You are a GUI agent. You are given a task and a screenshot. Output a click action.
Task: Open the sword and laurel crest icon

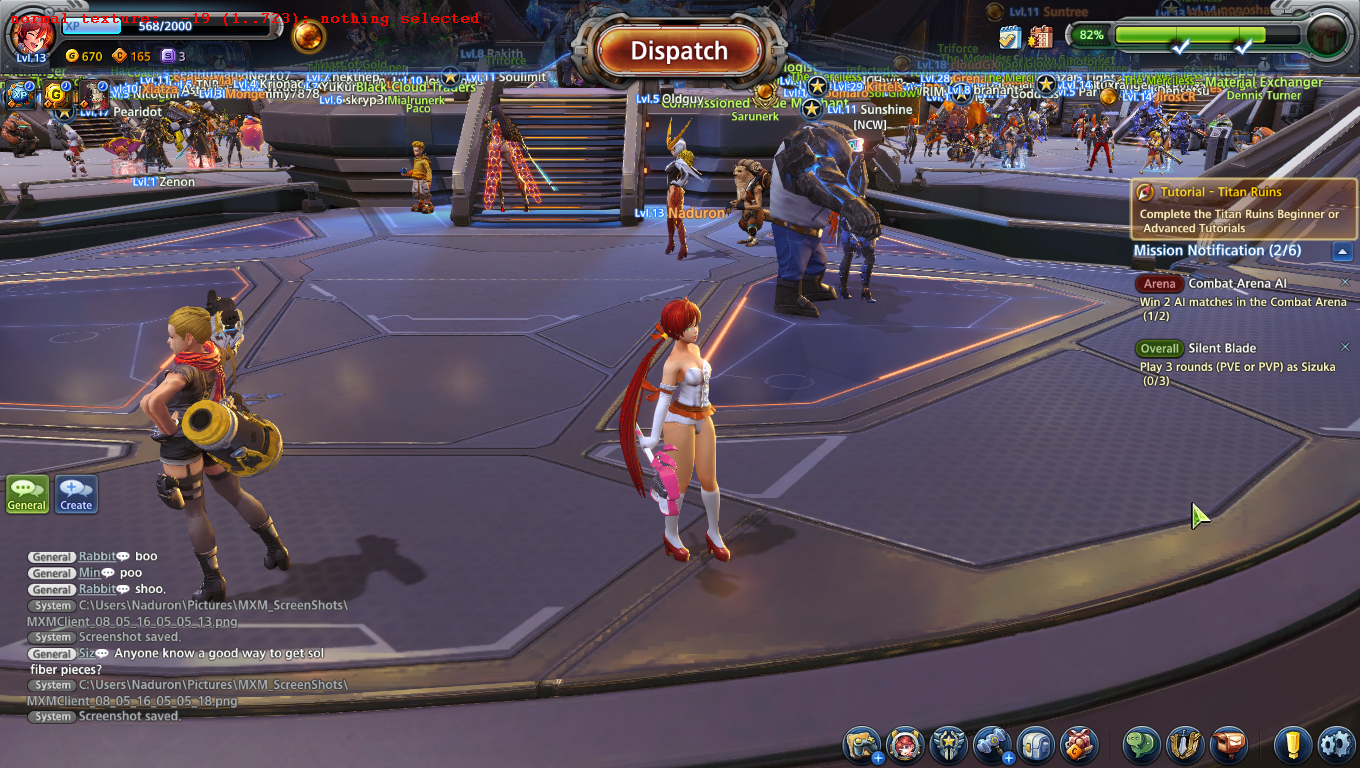click(1185, 745)
